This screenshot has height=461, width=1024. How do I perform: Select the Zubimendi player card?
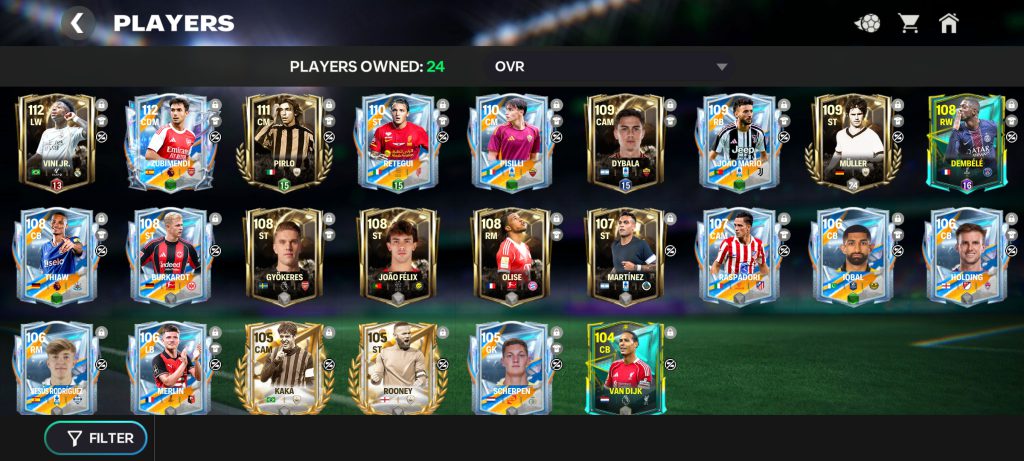click(168, 142)
